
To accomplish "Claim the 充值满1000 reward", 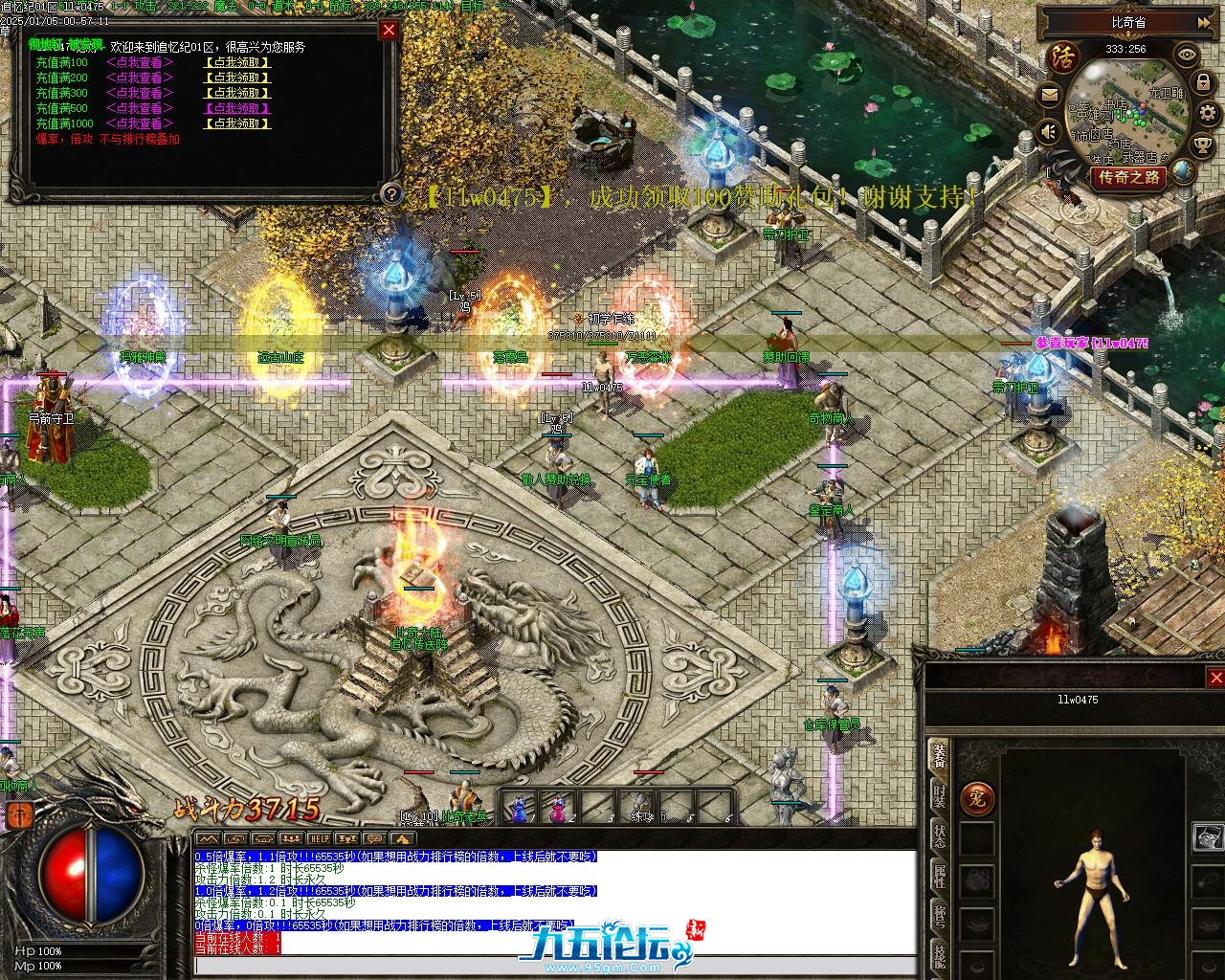I will tap(237, 124).
